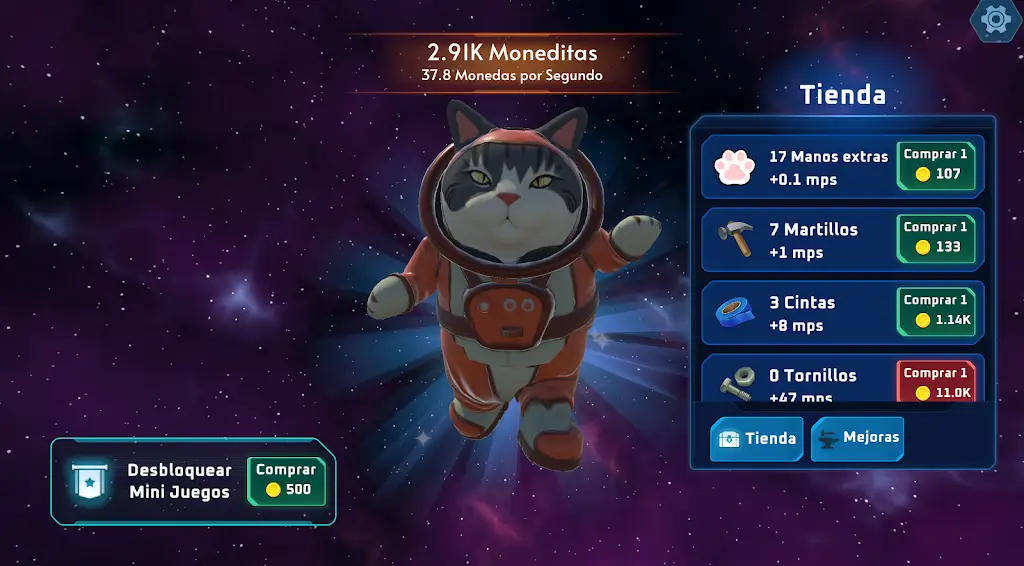Screen dimensions: 1024x566
Task: Buy one Cinta for 1.14K
Action: tap(936, 311)
